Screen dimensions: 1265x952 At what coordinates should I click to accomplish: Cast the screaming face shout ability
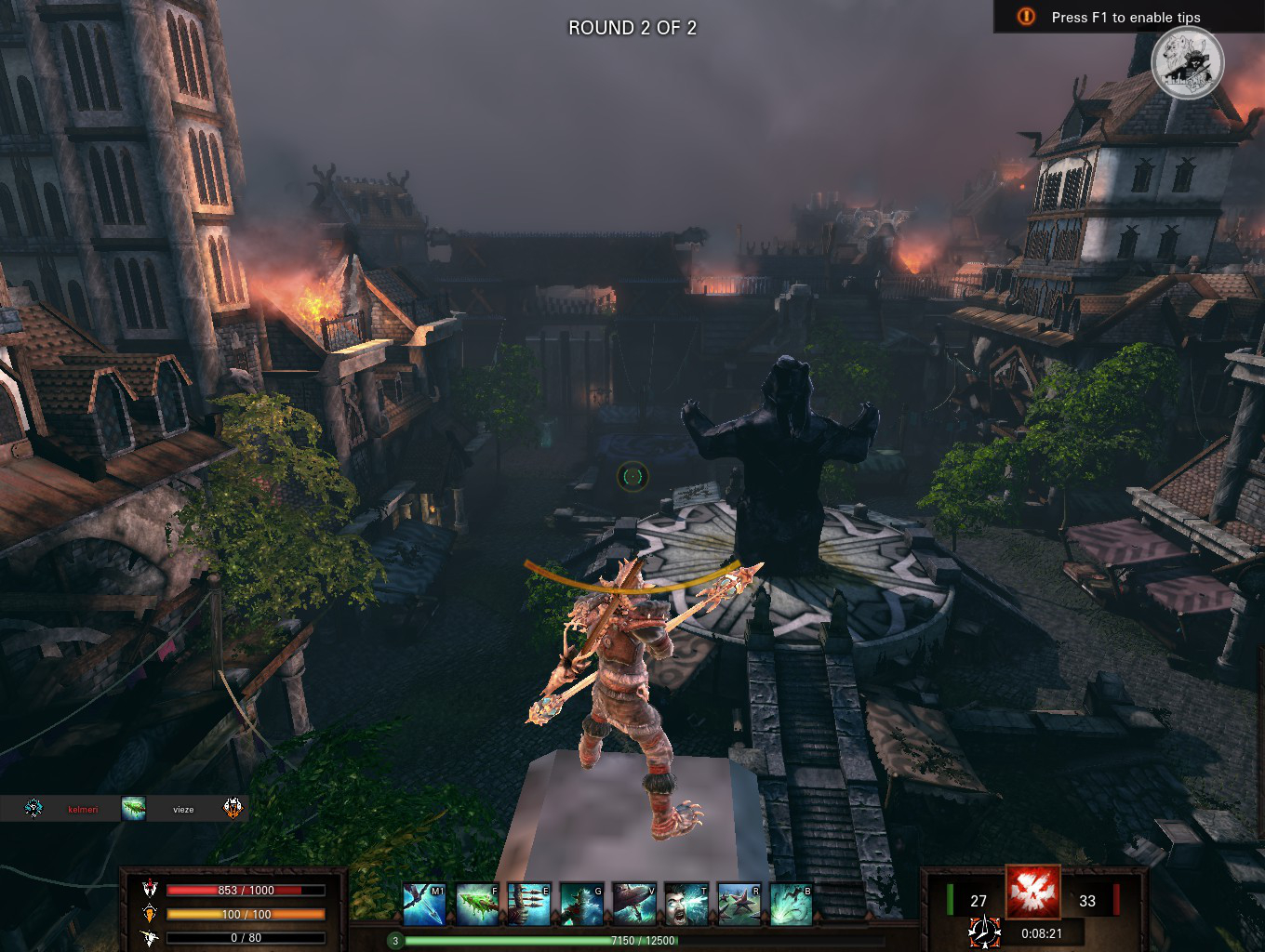[686, 905]
